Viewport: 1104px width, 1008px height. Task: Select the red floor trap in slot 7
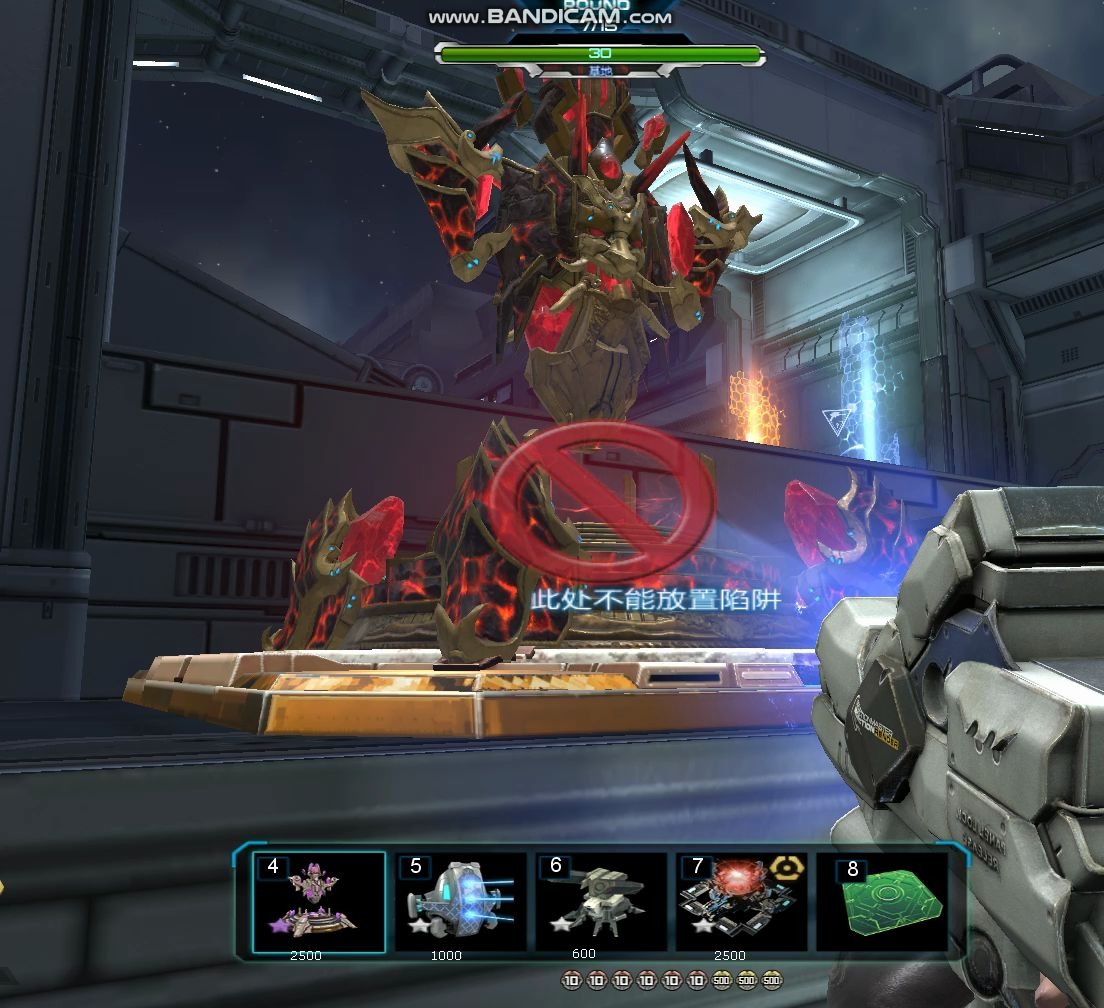click(741, 900)
